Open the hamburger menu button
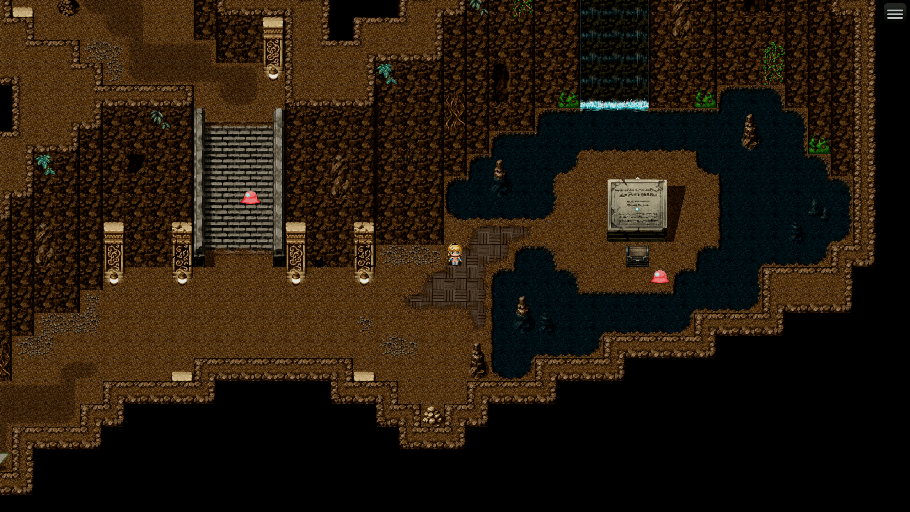The width and height of the screenshot is (910, 512). click(x=894, y=13)
